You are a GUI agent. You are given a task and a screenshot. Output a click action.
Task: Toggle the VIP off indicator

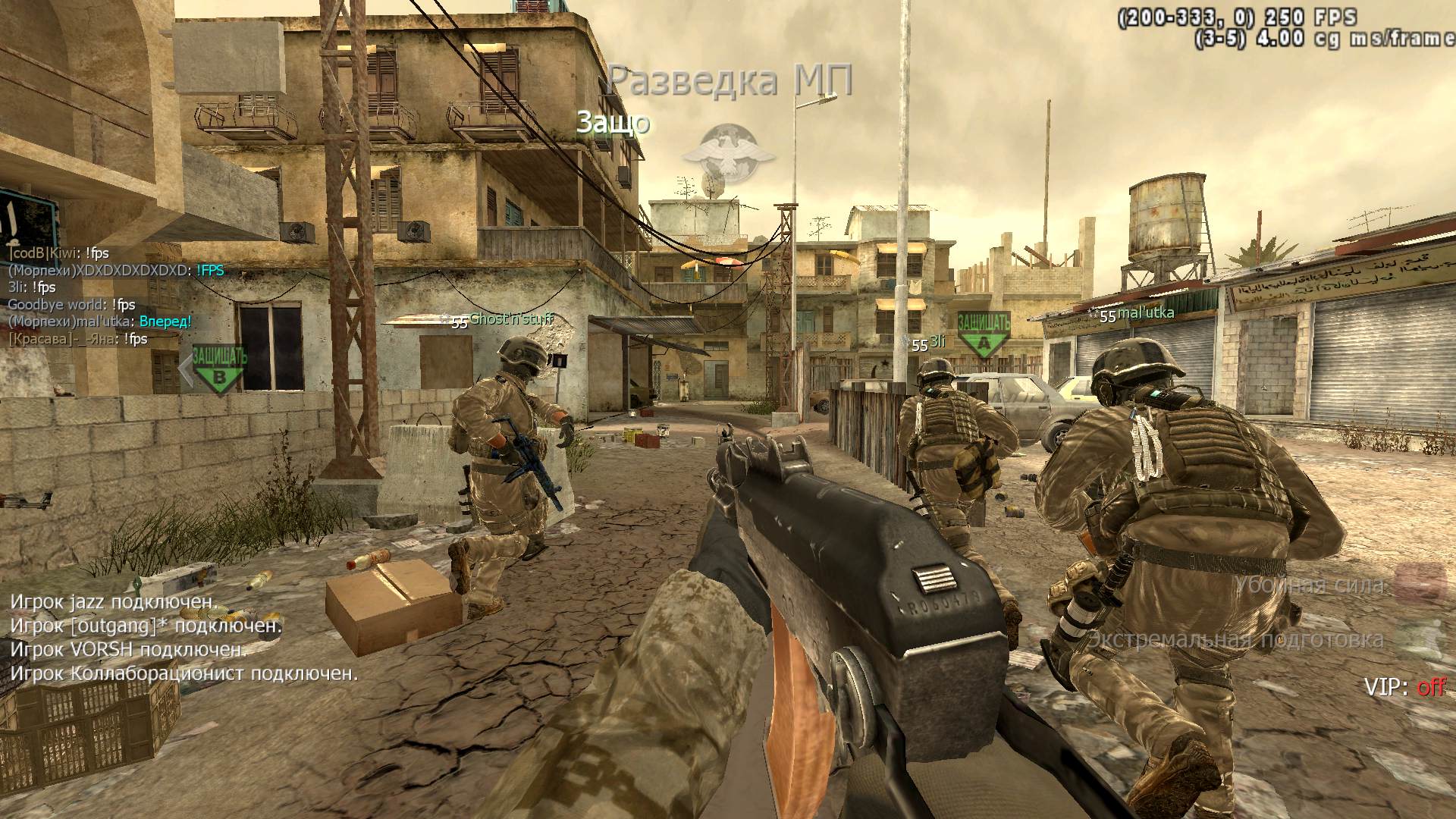(1405, 687)
